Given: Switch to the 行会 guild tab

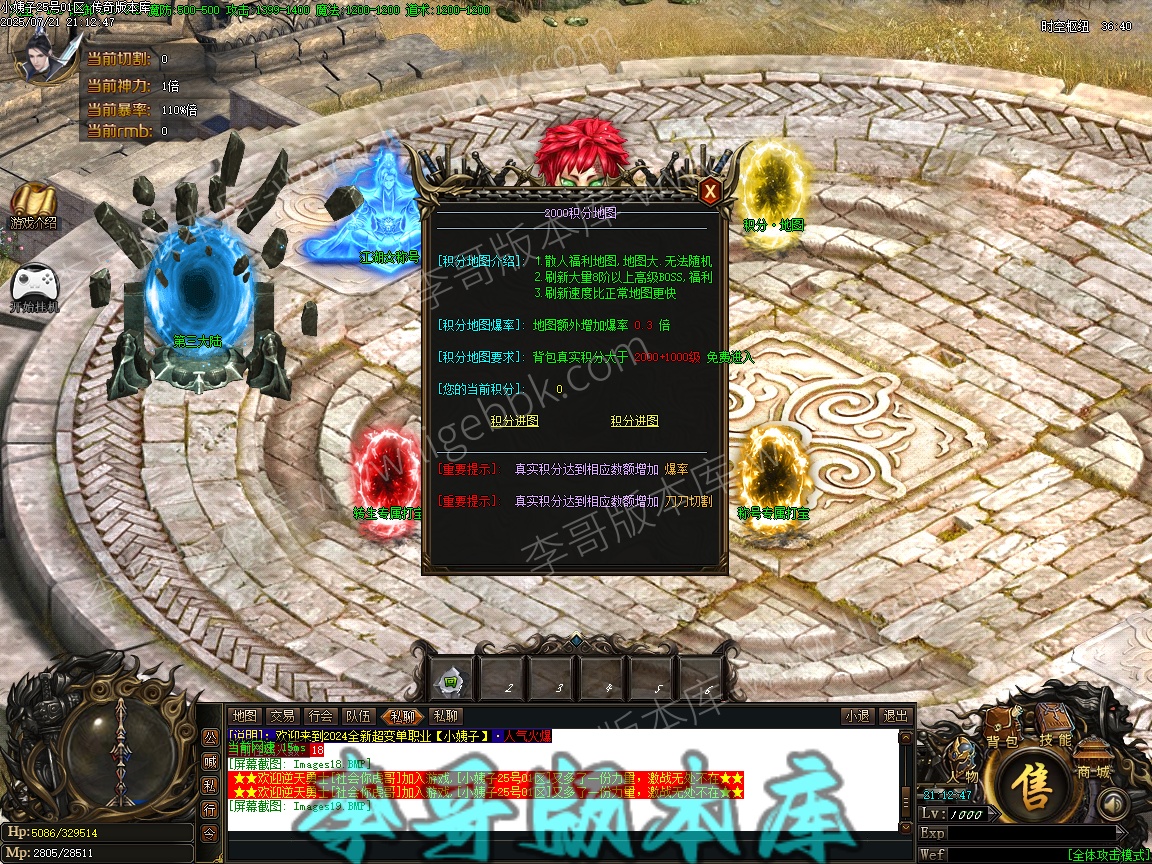Looking at the screenshot, I should 321,716.
